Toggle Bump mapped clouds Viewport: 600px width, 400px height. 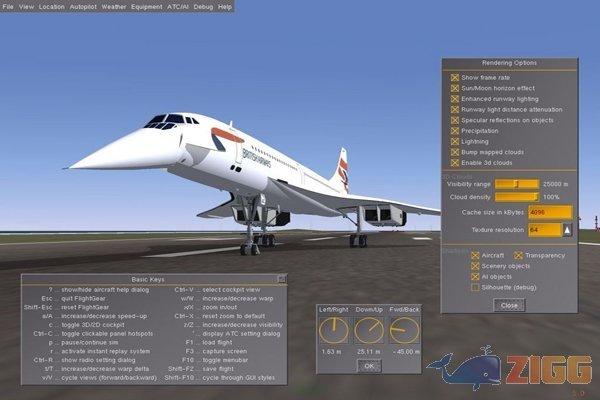click(455, 152)
